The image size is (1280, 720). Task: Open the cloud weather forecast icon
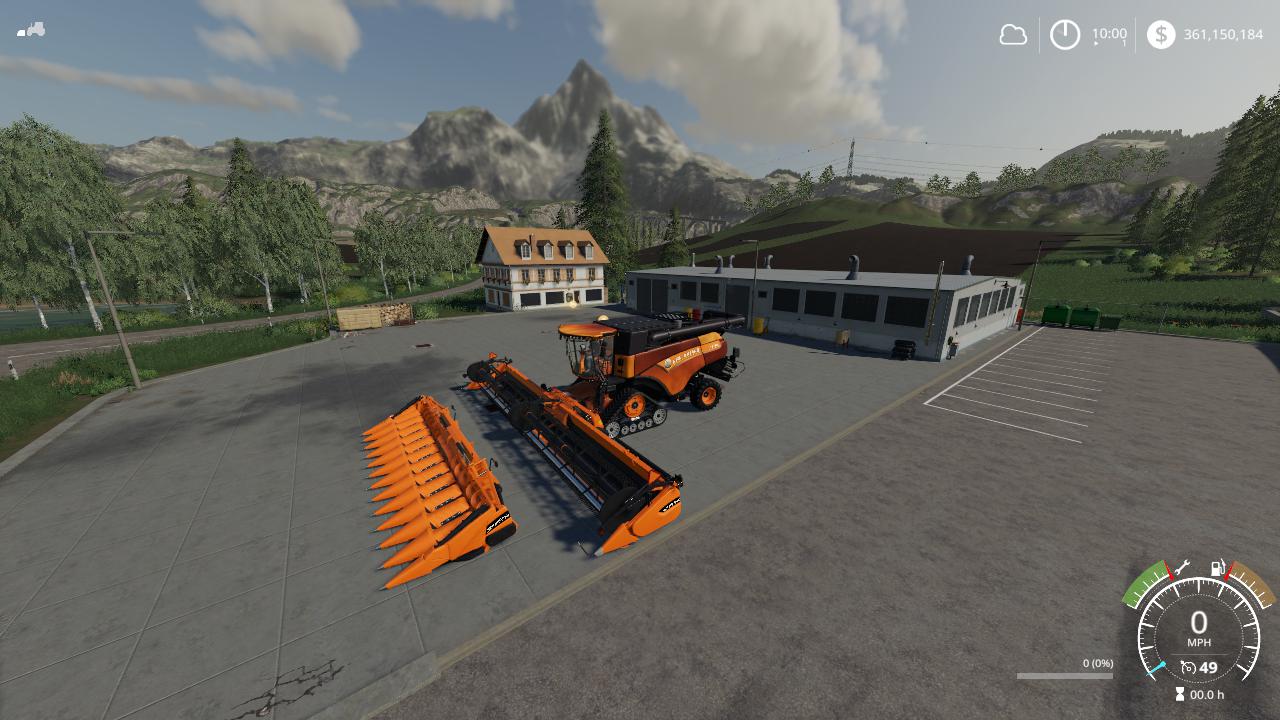(x=1014, y=35)
